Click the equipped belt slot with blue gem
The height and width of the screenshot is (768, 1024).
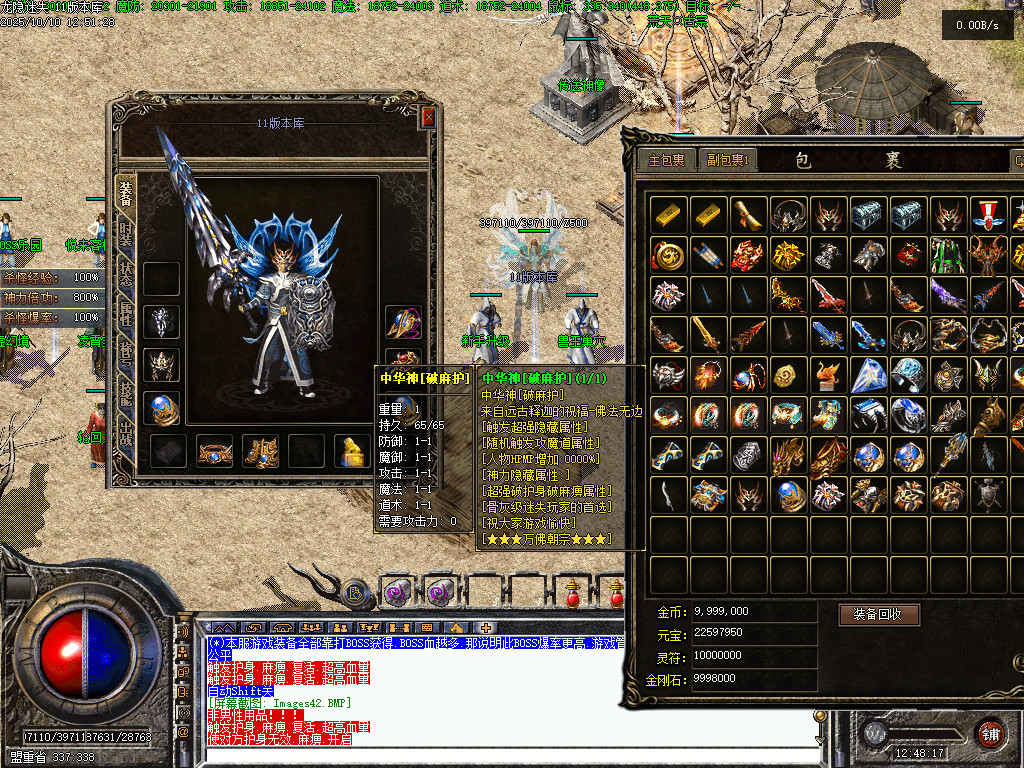(x=214, y=451)
